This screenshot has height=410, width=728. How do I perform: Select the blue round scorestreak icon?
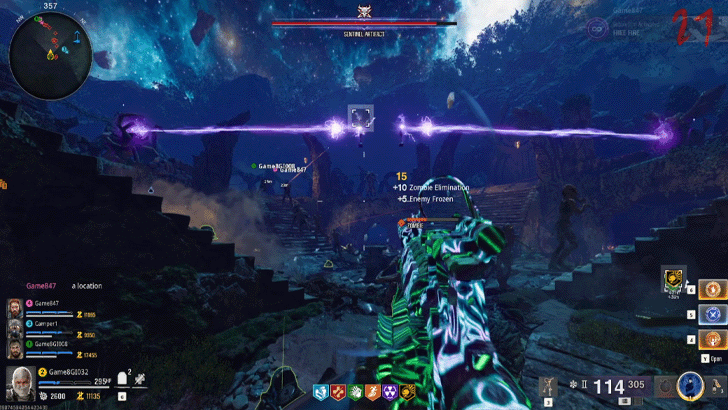pos(711,314)
